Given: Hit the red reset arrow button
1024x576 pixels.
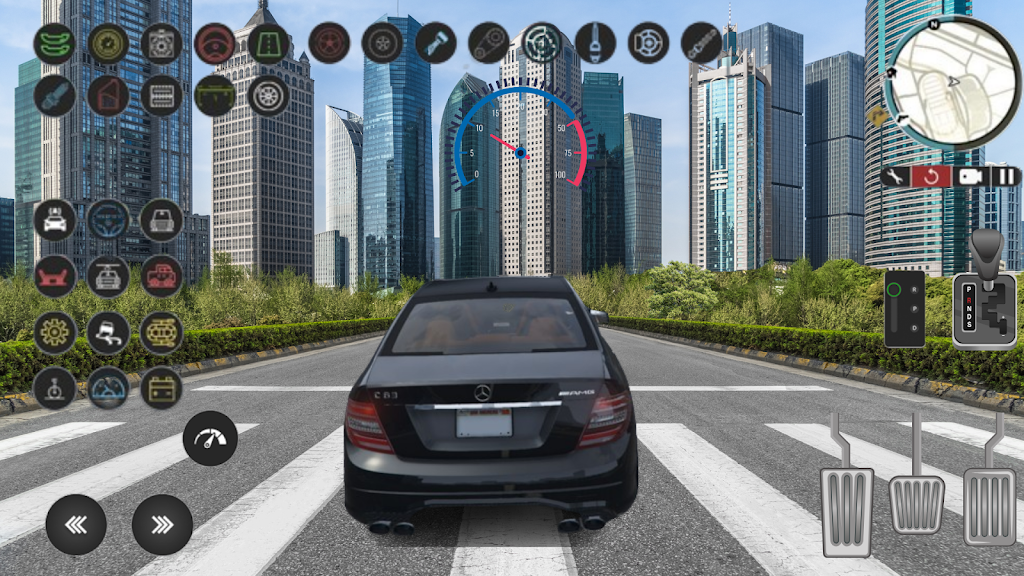Looking at the screenshot, I should coord(931,177).
